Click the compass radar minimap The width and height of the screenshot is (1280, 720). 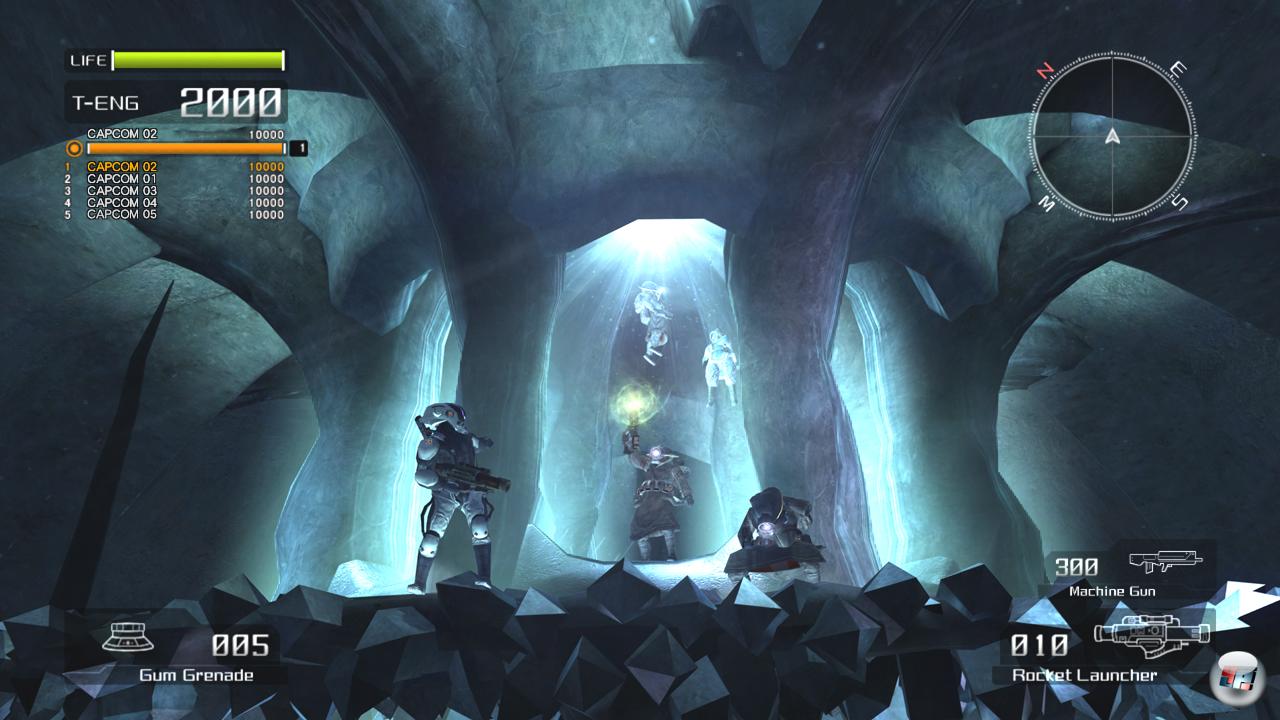pos(1111,136)
